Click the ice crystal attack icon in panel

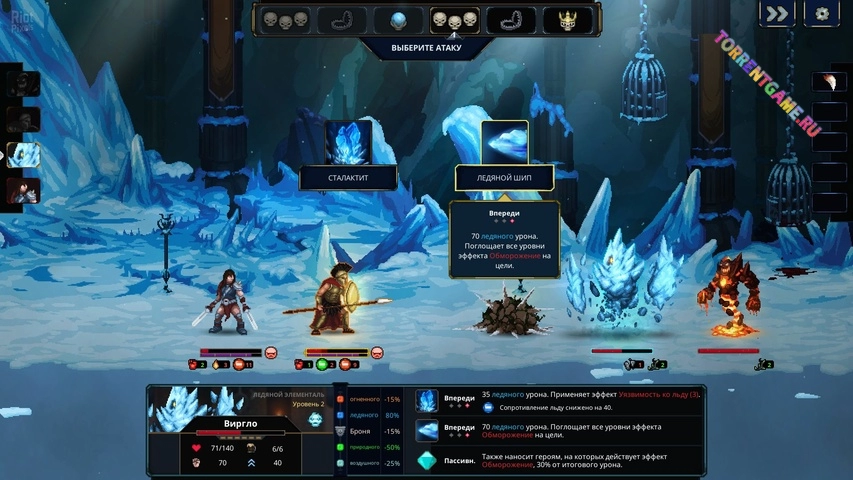(x=427, y=400)
